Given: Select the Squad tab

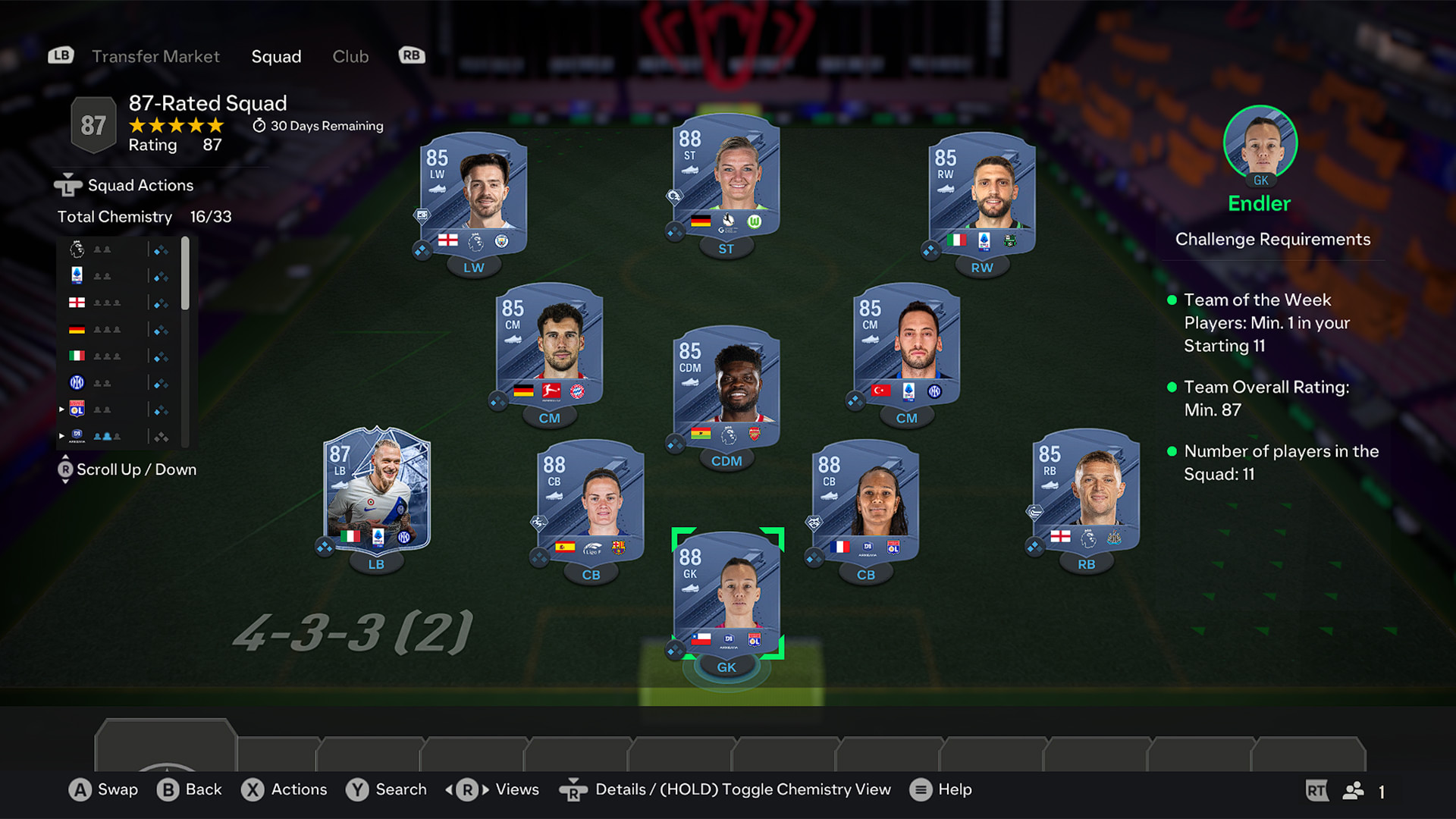Looking at the screenshot, I should click(x=276, y=56).
